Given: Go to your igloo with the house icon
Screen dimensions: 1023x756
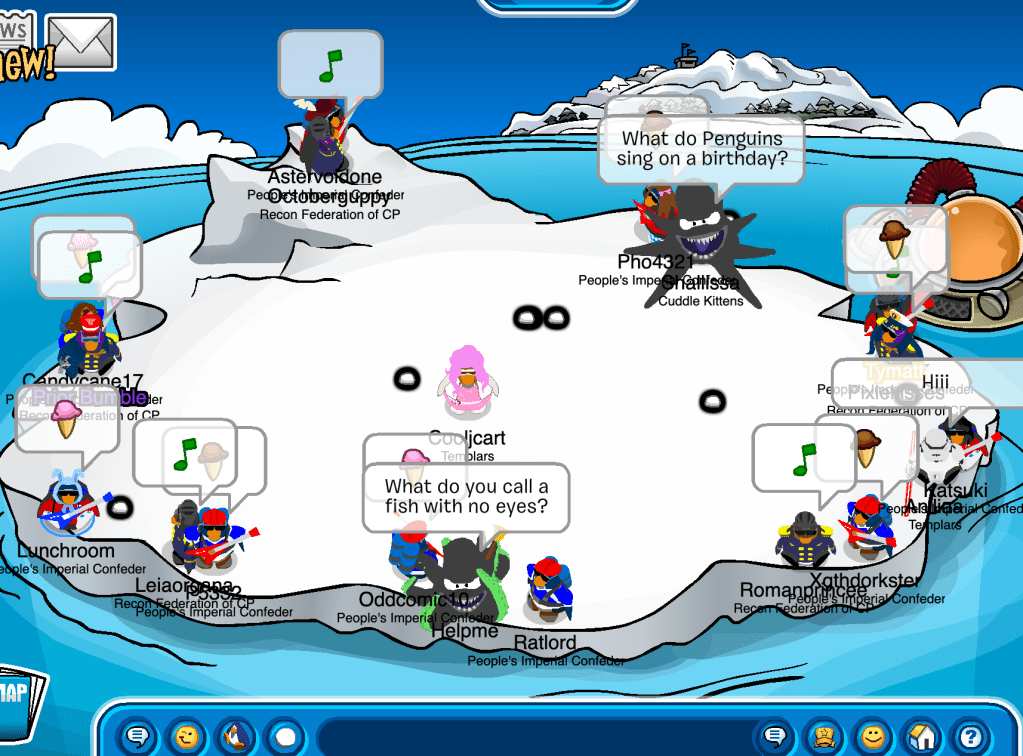Looking at the screenshot, I should point(924,737).
